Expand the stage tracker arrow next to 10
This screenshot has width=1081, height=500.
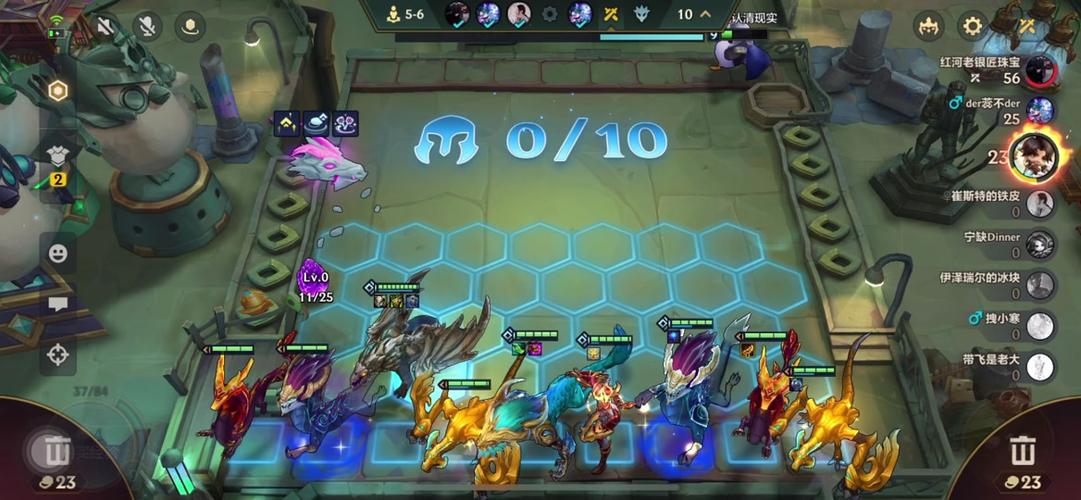pos(706,14)
